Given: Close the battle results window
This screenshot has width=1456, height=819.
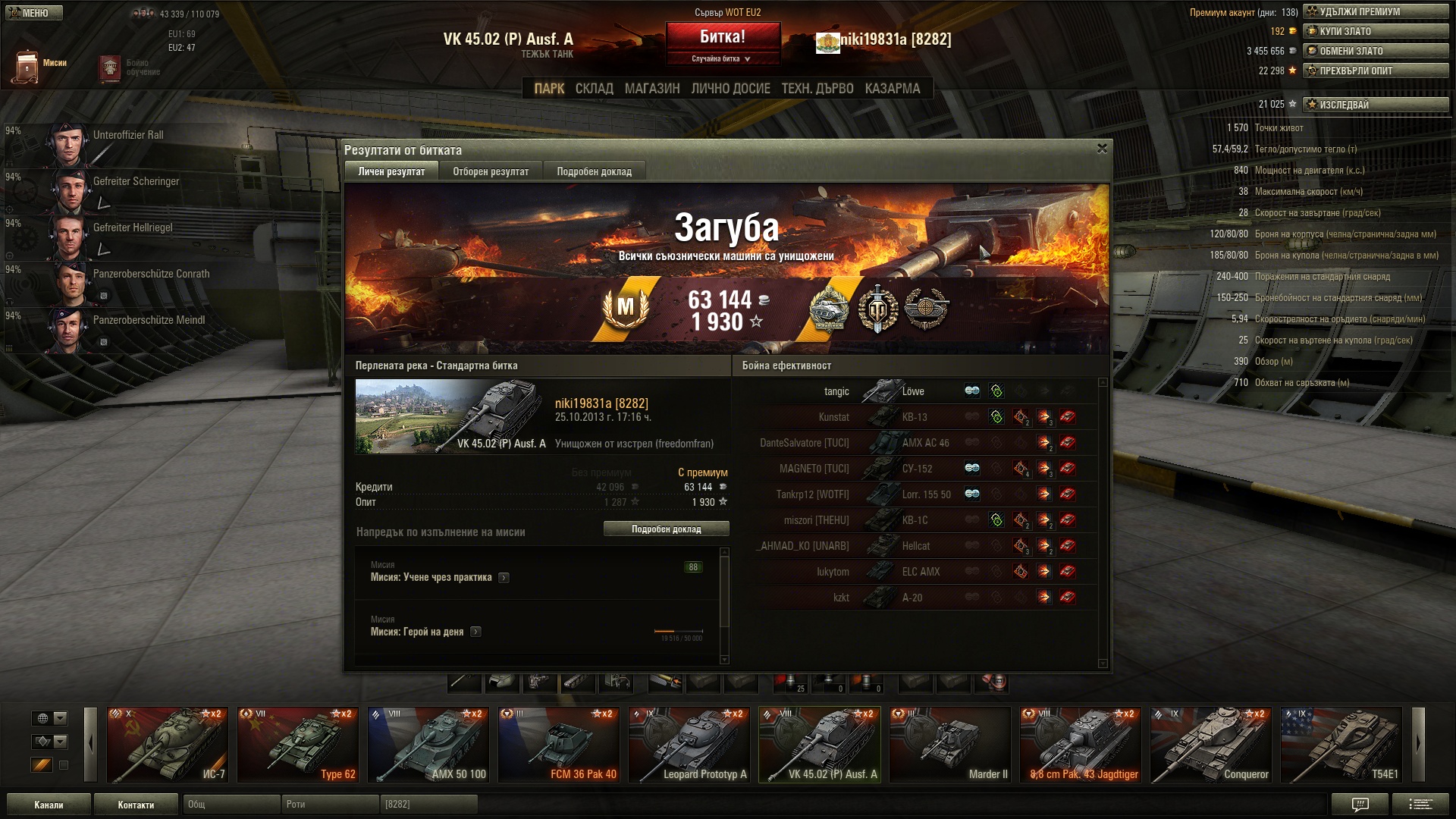Looking at the screenshot, I should 1102,149.
